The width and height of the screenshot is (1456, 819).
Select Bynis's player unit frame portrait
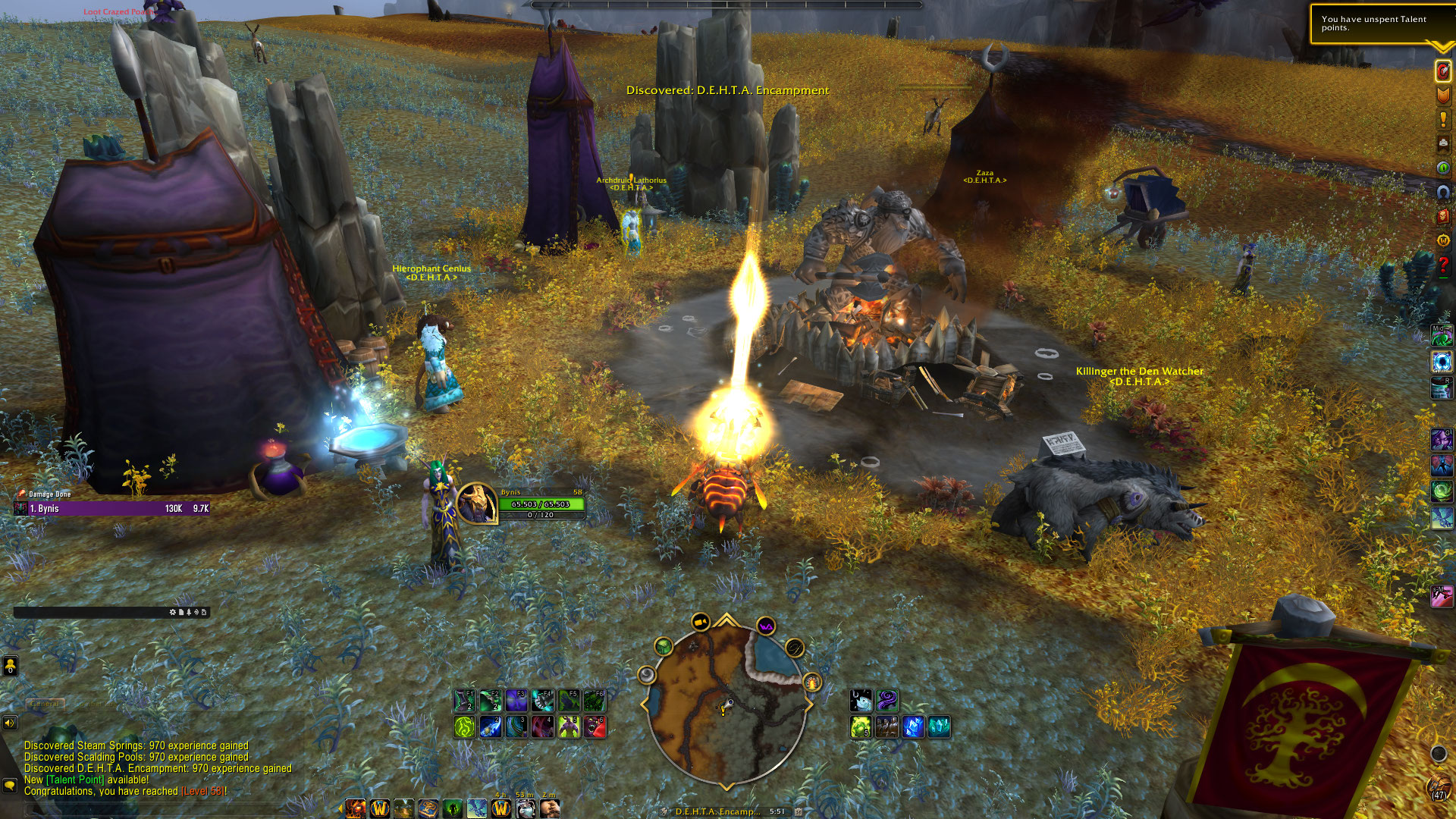click(476, 503)
